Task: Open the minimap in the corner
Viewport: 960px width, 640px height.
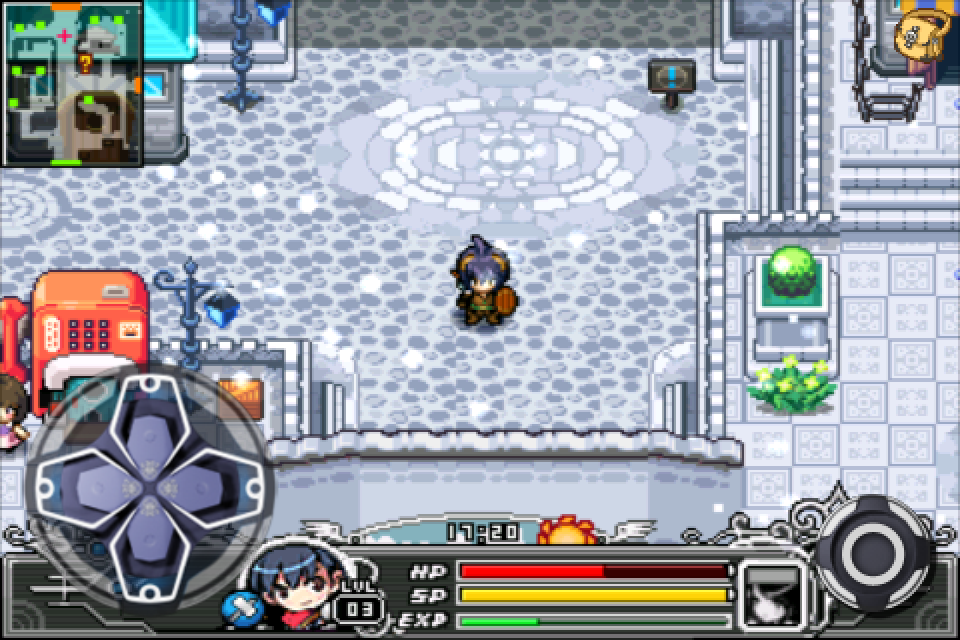Action: [x=73, y=83]
